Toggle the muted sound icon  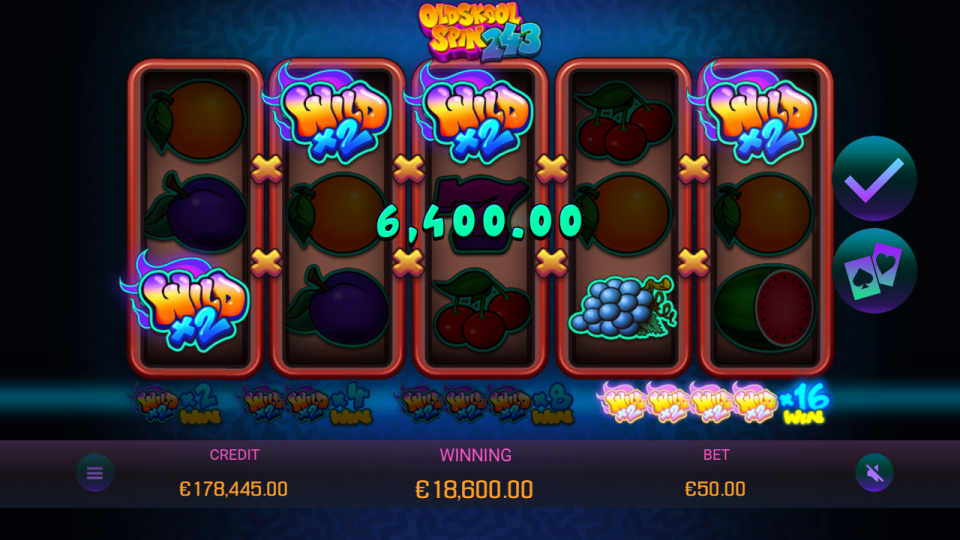(x=873, y=473)
